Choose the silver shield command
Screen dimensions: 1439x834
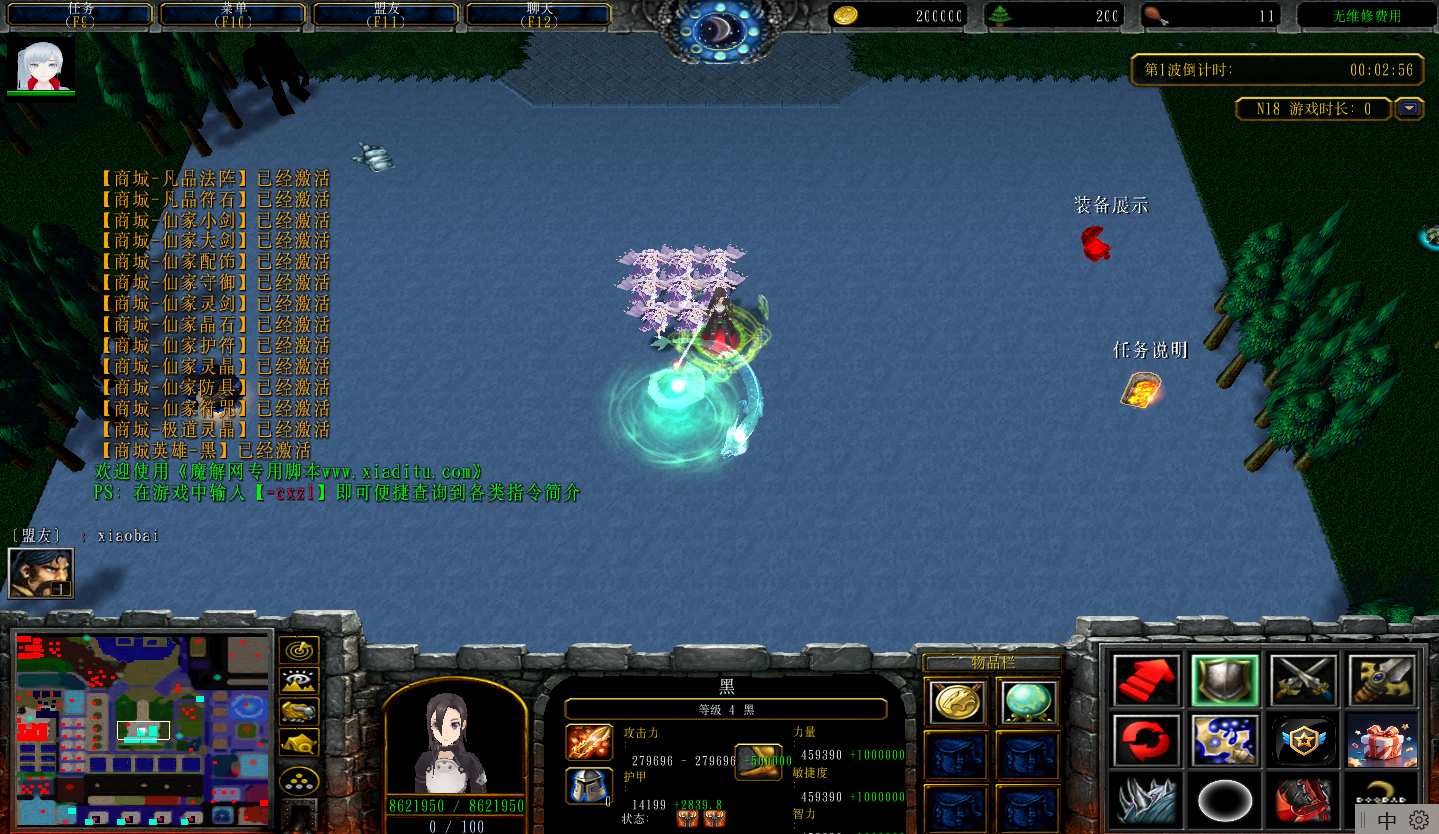tap(1225, 680)
